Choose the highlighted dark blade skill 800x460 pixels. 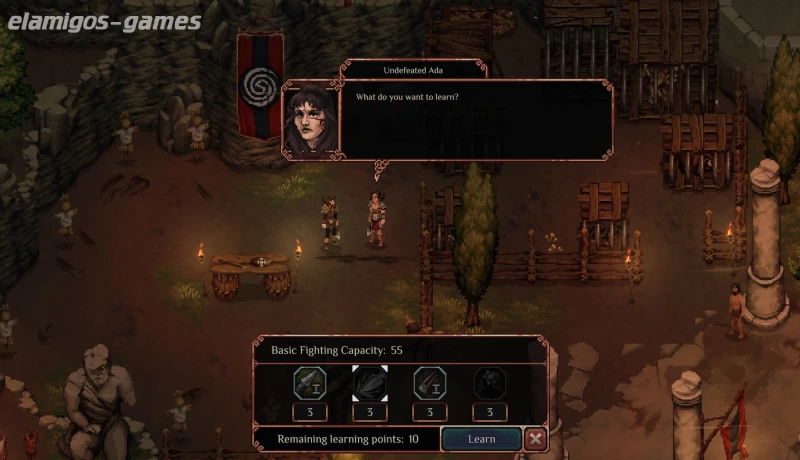click(x=370, y=384)
